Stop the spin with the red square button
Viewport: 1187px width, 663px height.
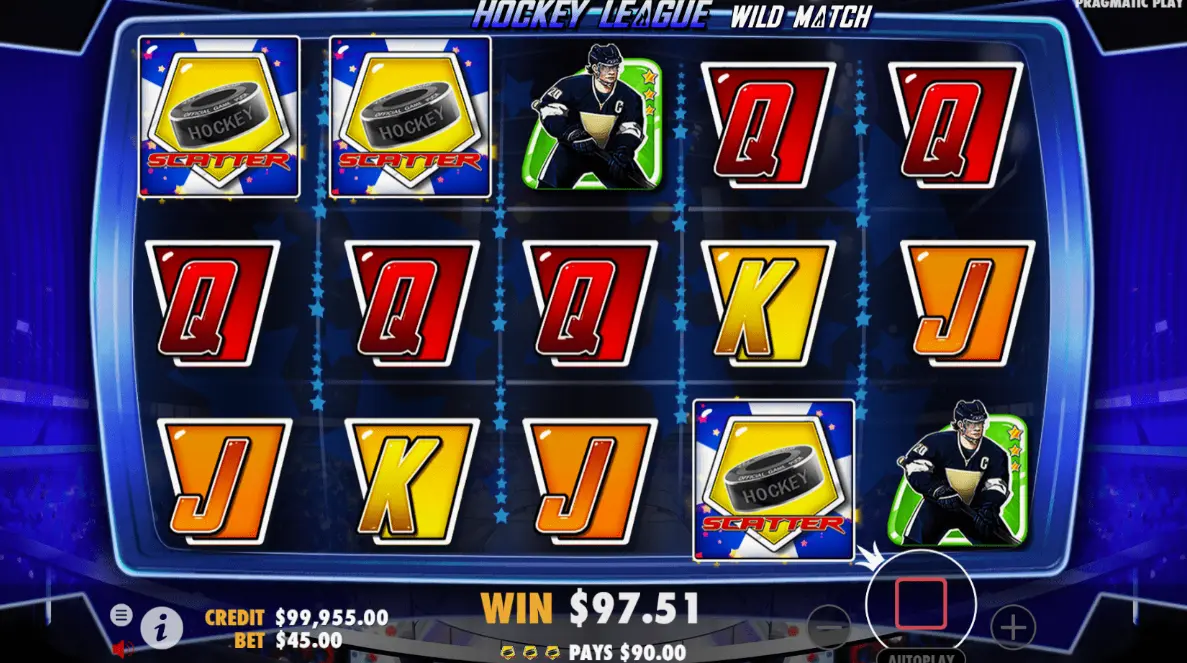[x=920, y=603]
